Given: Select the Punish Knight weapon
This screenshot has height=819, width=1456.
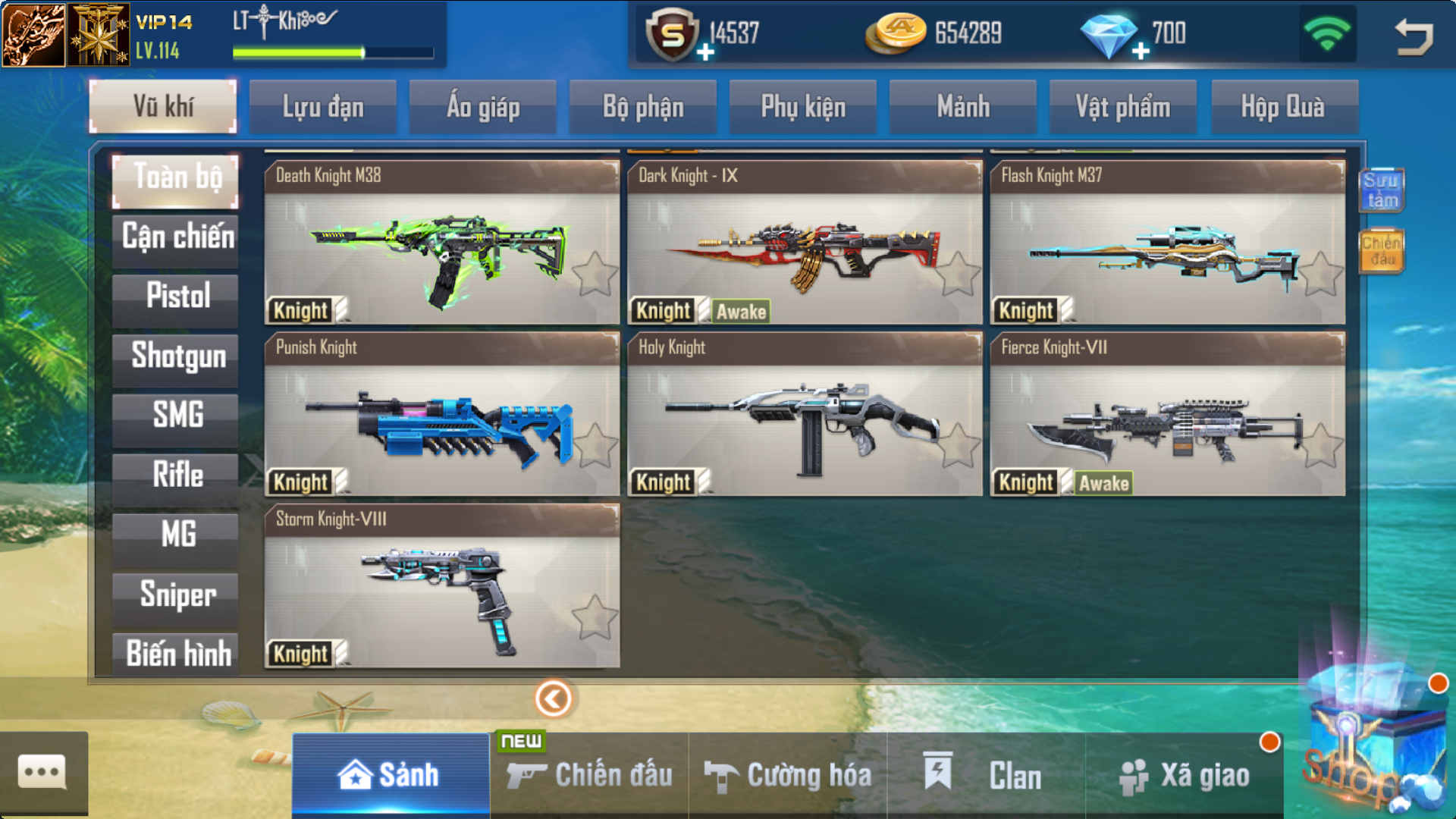Looking at the screenshot, I should pos(441,415).
